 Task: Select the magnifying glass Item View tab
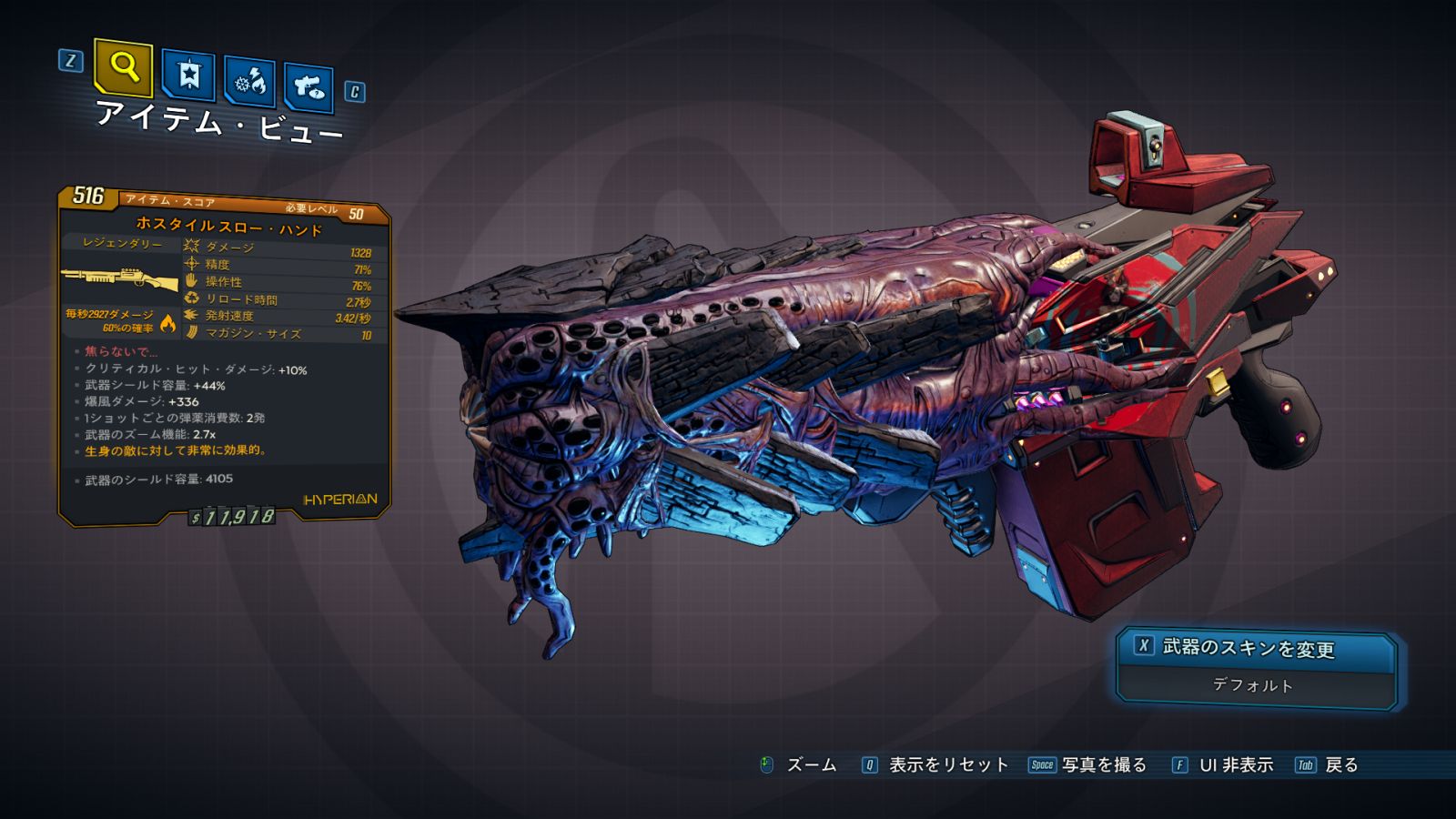point(123,66)
